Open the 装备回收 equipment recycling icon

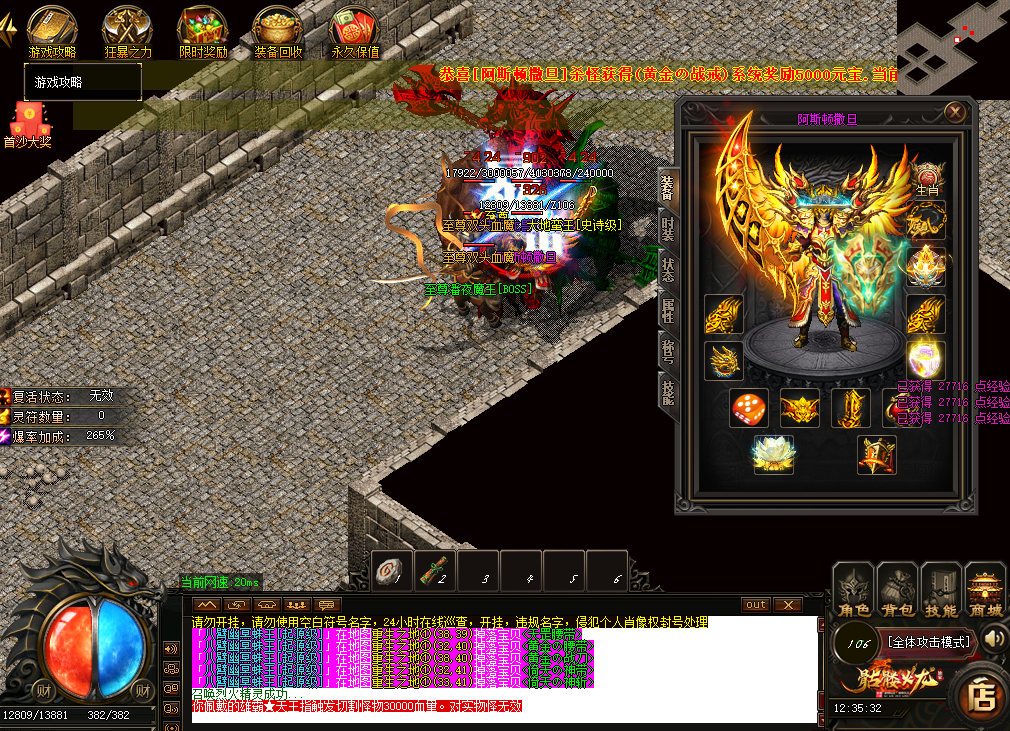pos(277,30)
